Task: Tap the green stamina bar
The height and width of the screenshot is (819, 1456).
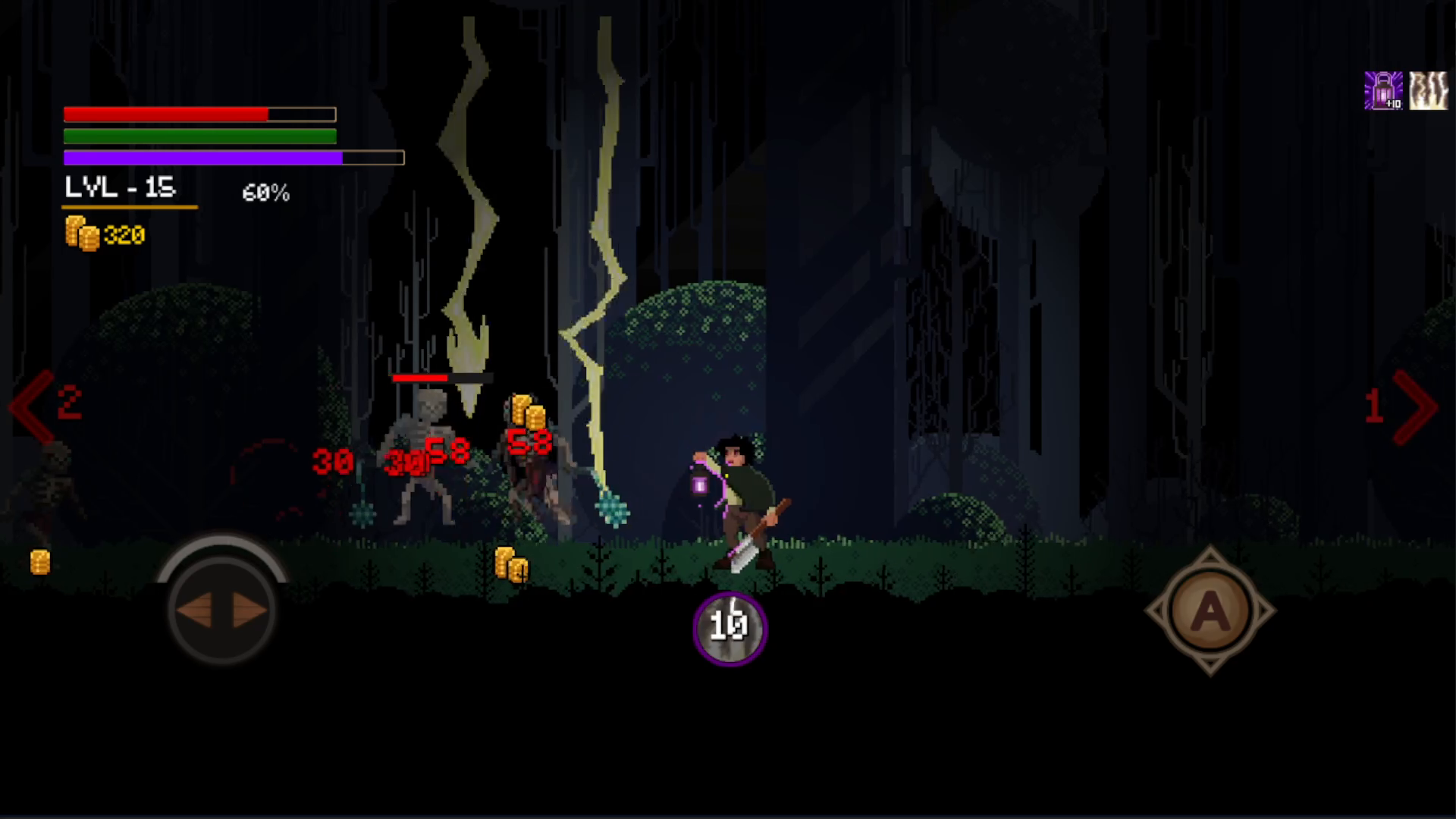Action: [197, 136]
